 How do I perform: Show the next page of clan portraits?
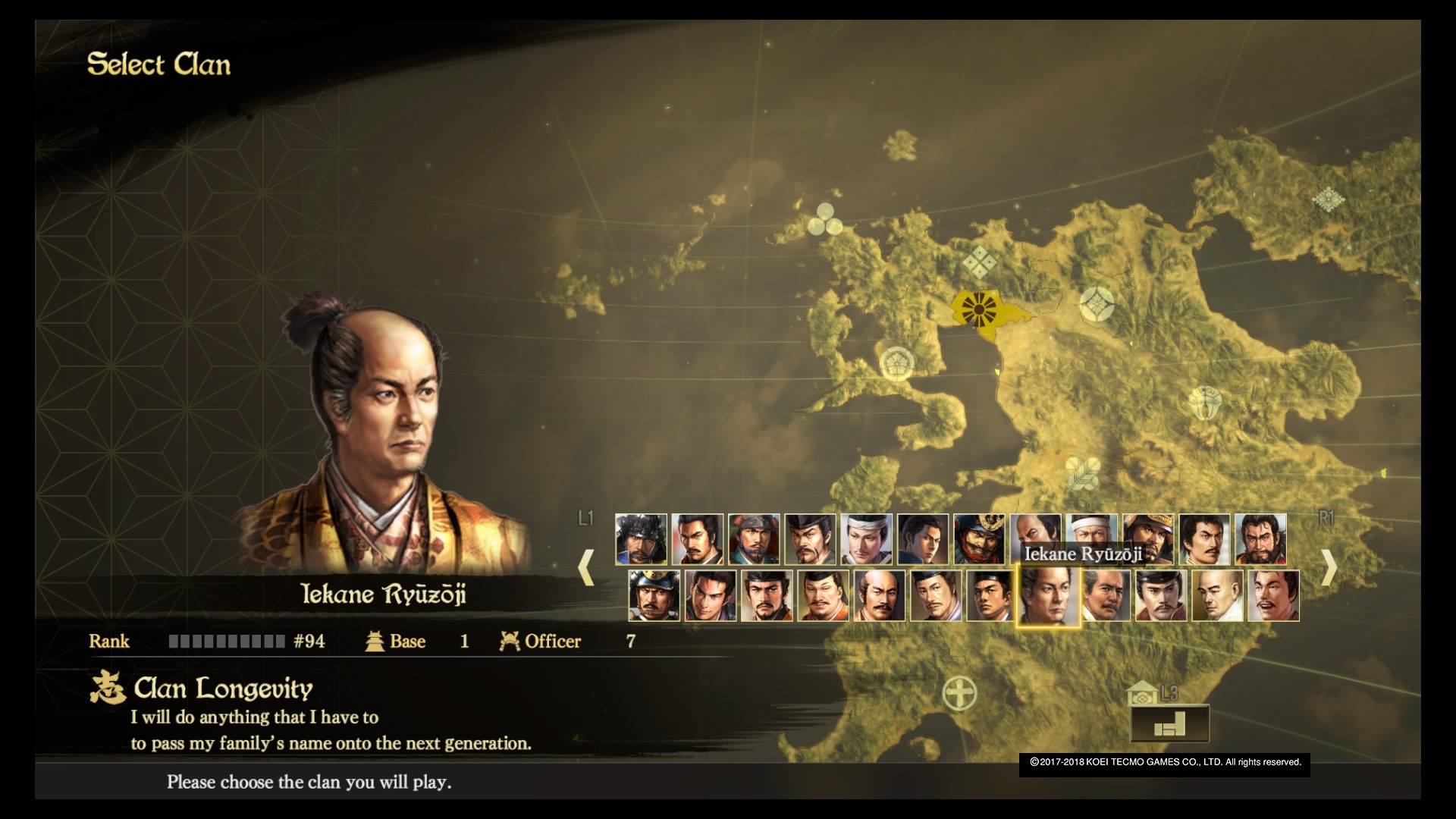1329,566
